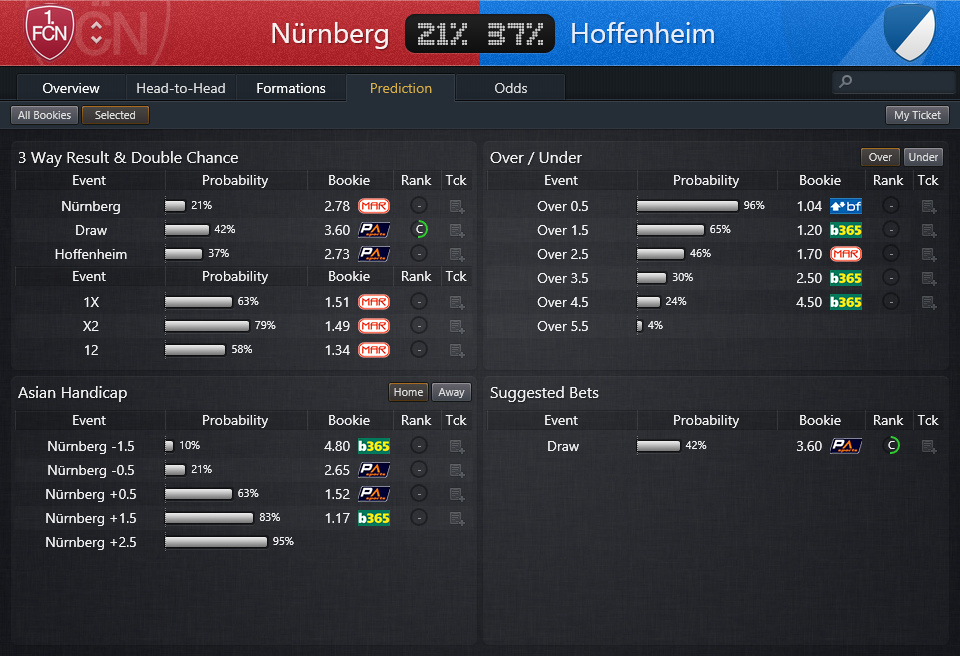The image size is (960, 656).
Task: Show the Formations tab
Action: 291,88
